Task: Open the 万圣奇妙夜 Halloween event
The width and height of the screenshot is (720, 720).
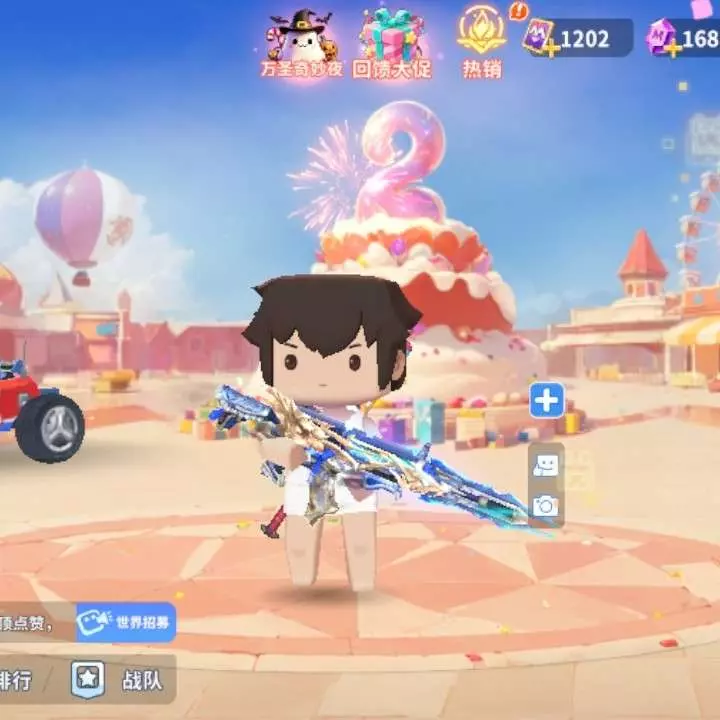Action: tap(301, 44)
